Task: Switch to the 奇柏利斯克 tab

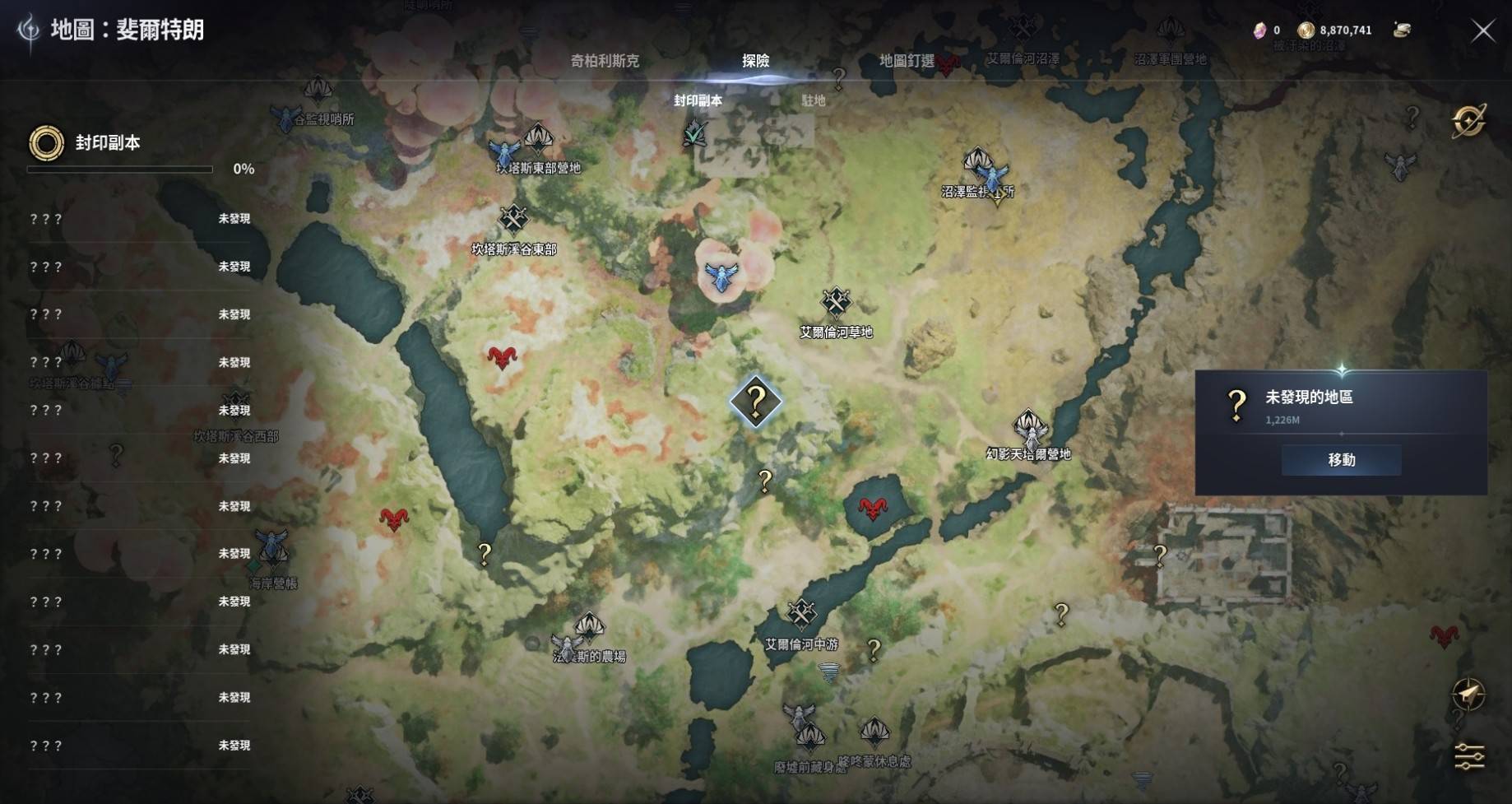Action: (x=605, y=61)
